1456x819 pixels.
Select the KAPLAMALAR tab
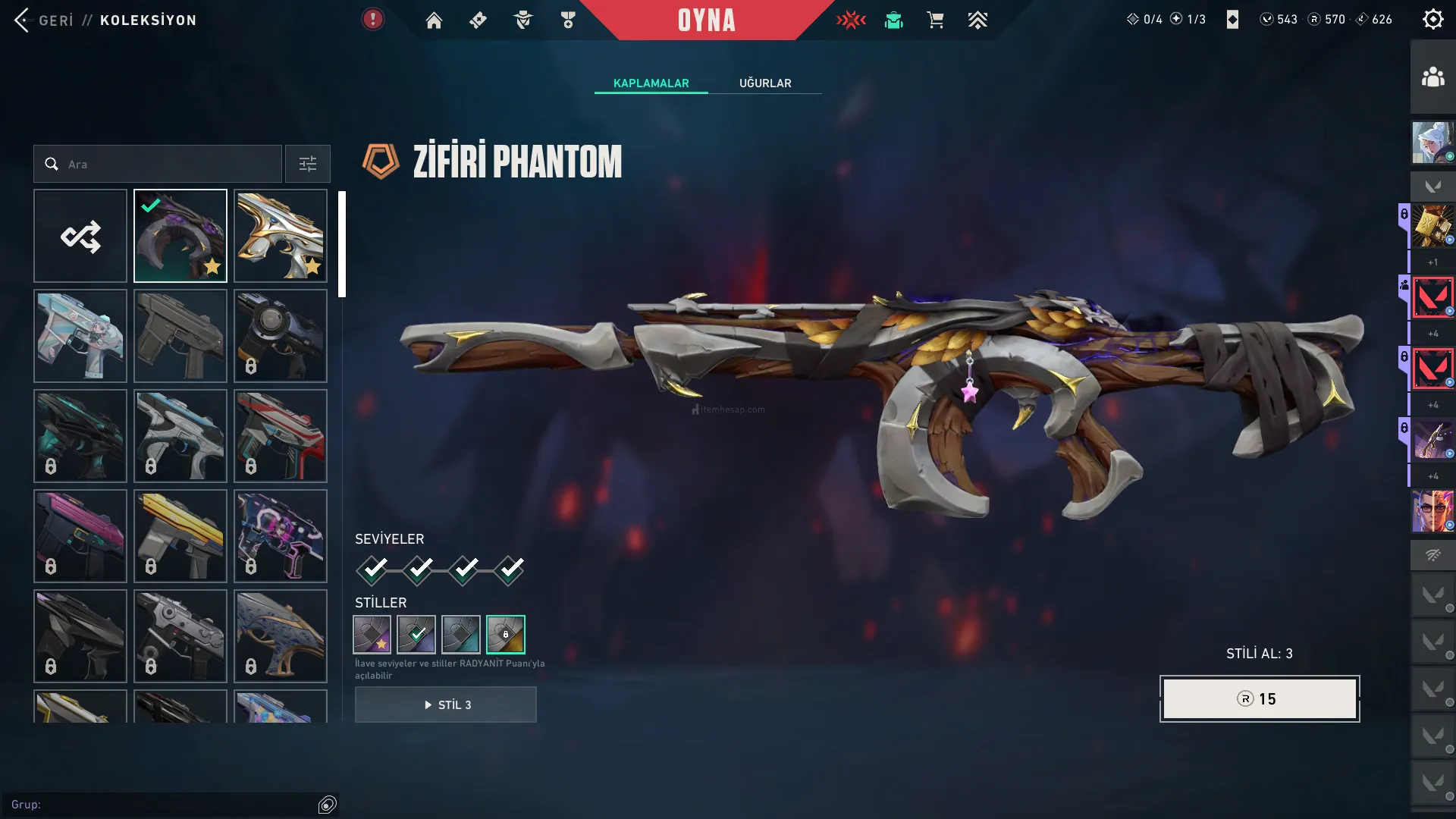[x=651, y=83]
